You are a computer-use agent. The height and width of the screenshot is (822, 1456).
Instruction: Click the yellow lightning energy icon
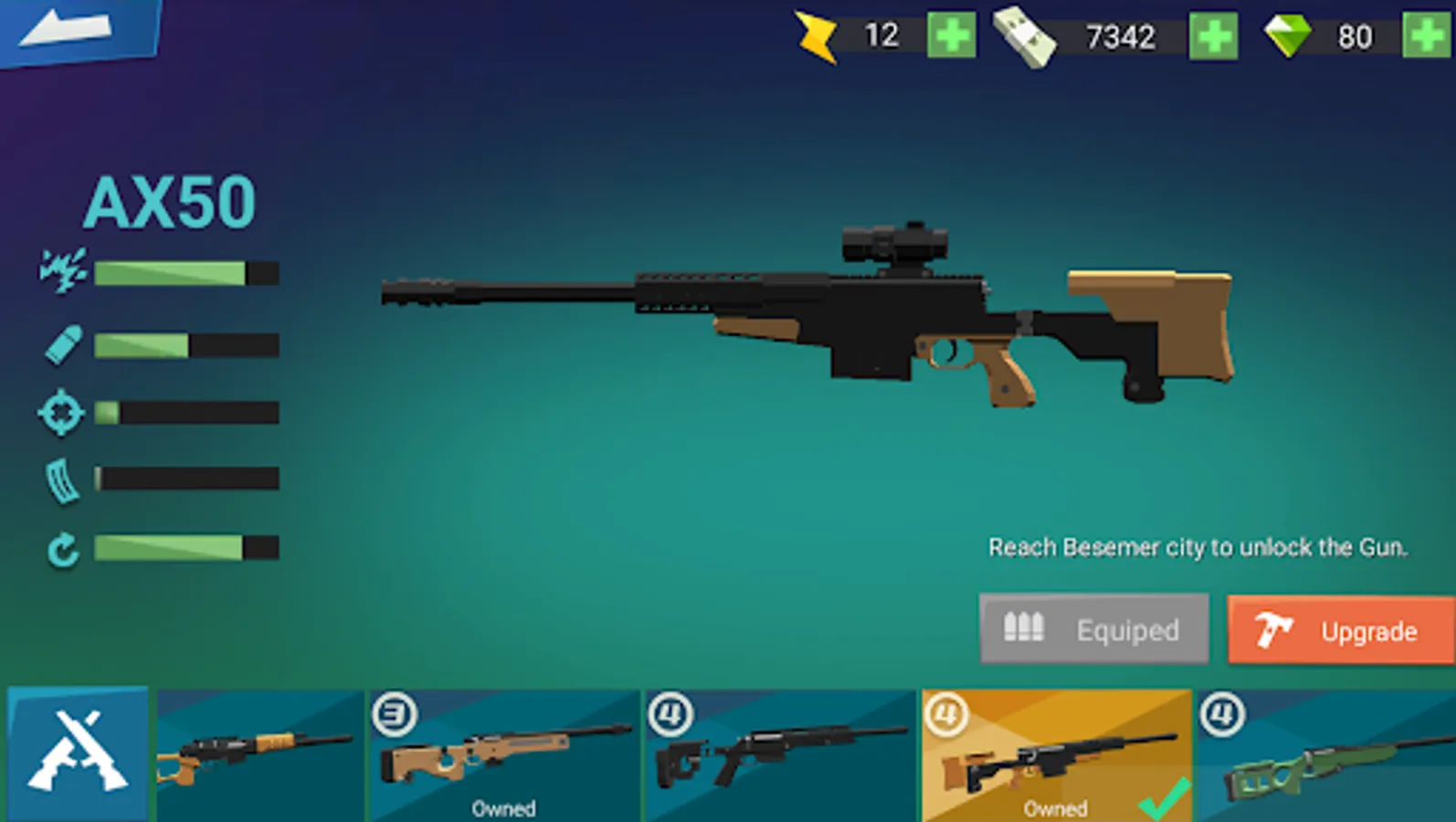pos(816,35)
